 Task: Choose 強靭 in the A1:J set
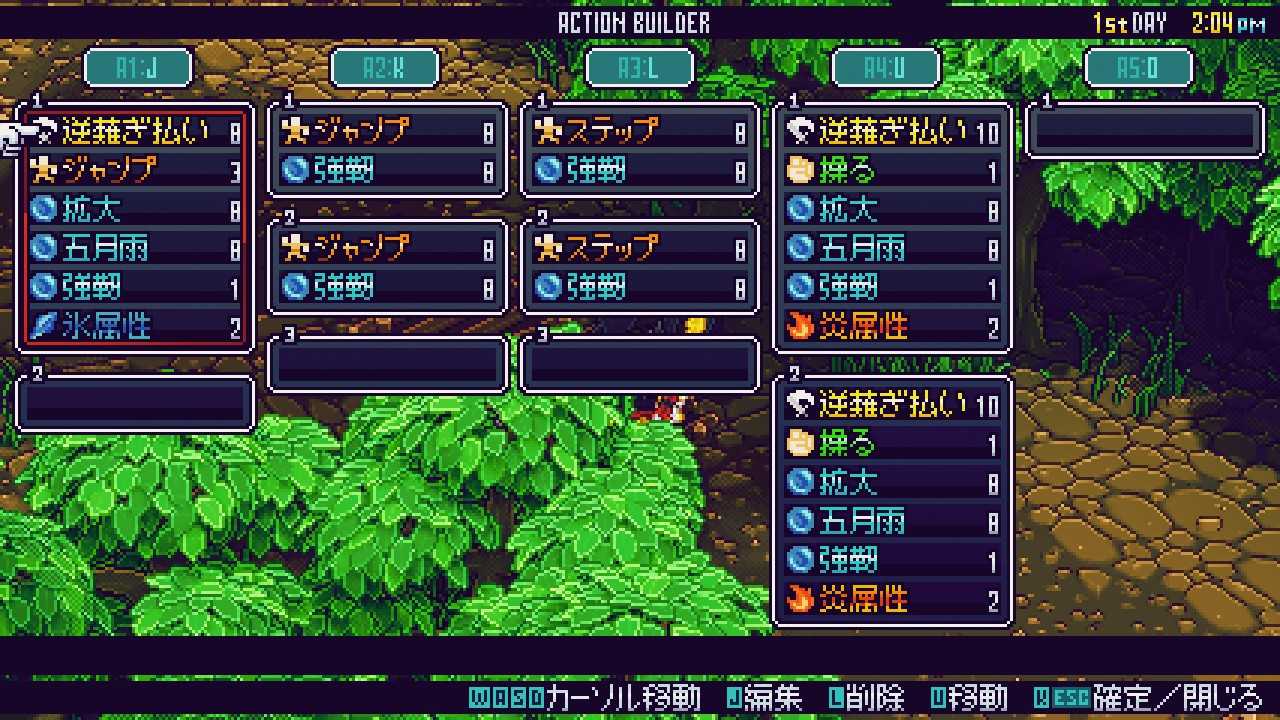point(136,287)
